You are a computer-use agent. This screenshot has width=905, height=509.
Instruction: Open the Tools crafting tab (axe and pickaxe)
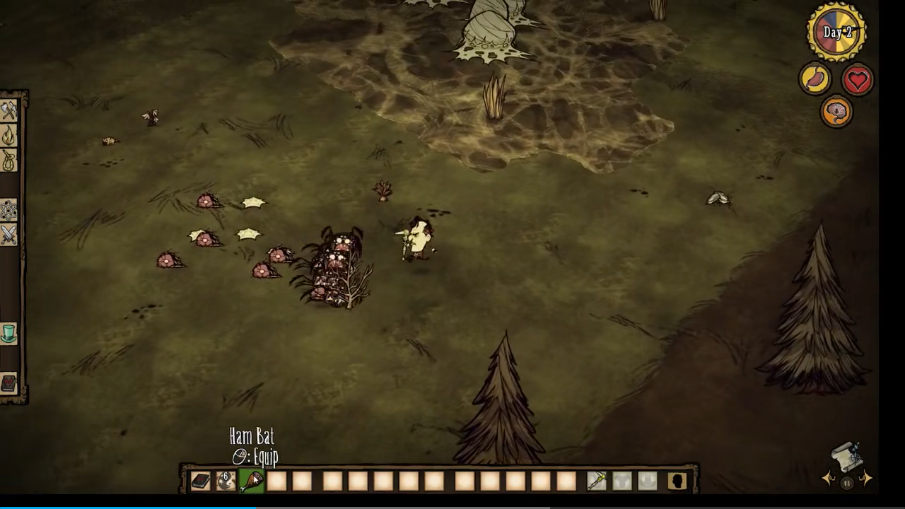click(x=9, y=111)
